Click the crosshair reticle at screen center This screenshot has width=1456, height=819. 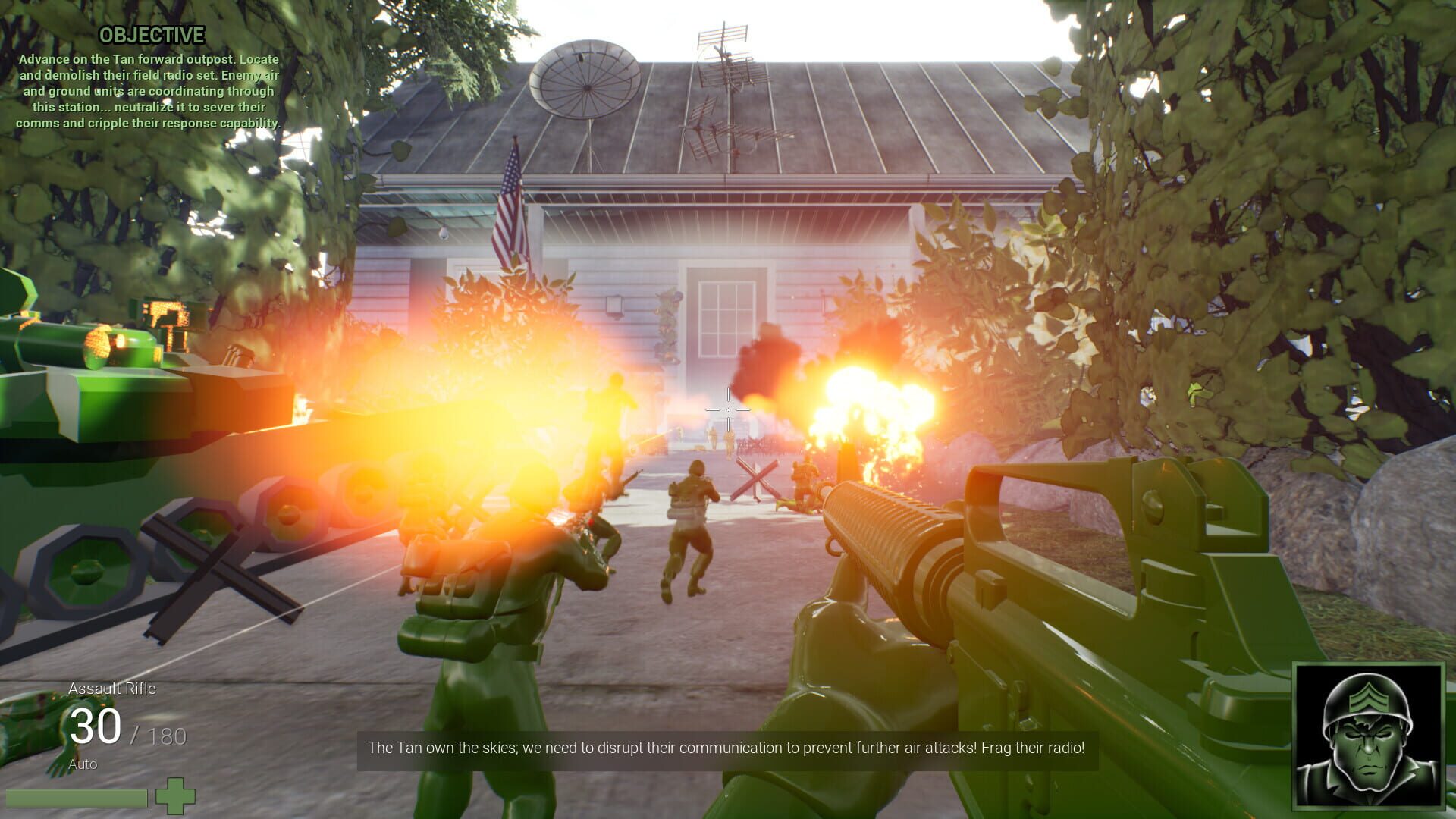[x=726, y=409]
